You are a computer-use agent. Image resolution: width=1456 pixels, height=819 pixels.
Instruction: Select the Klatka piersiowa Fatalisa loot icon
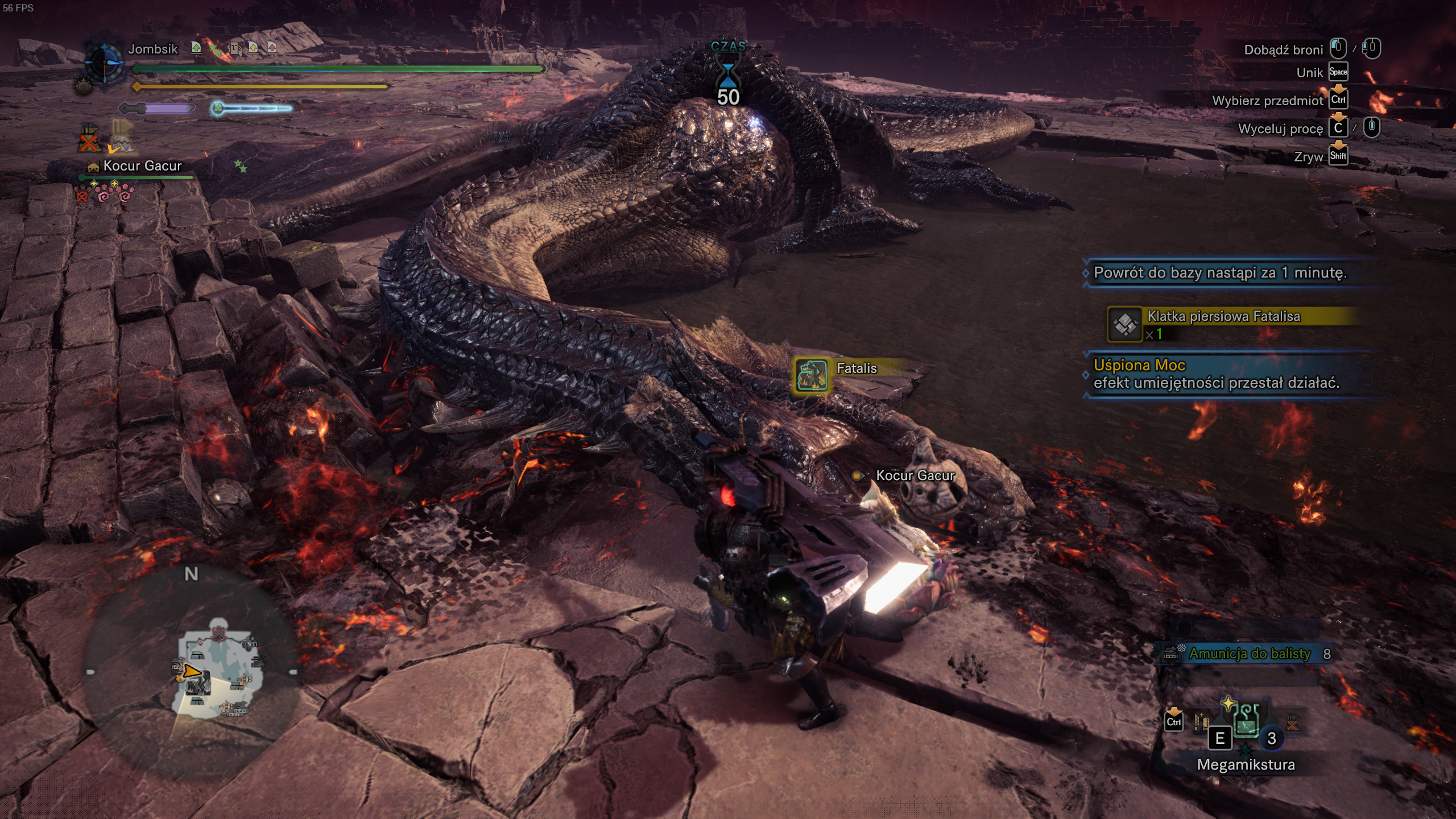[x=1124, y=325]
